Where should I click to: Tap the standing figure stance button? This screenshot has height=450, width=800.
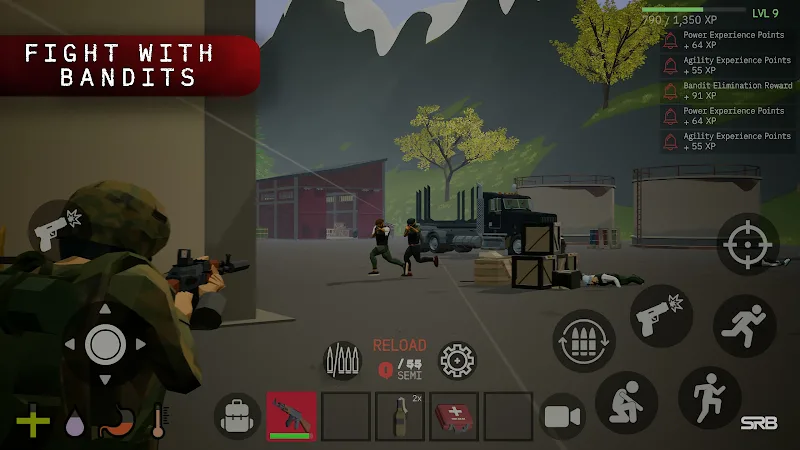tap(709, 397)
